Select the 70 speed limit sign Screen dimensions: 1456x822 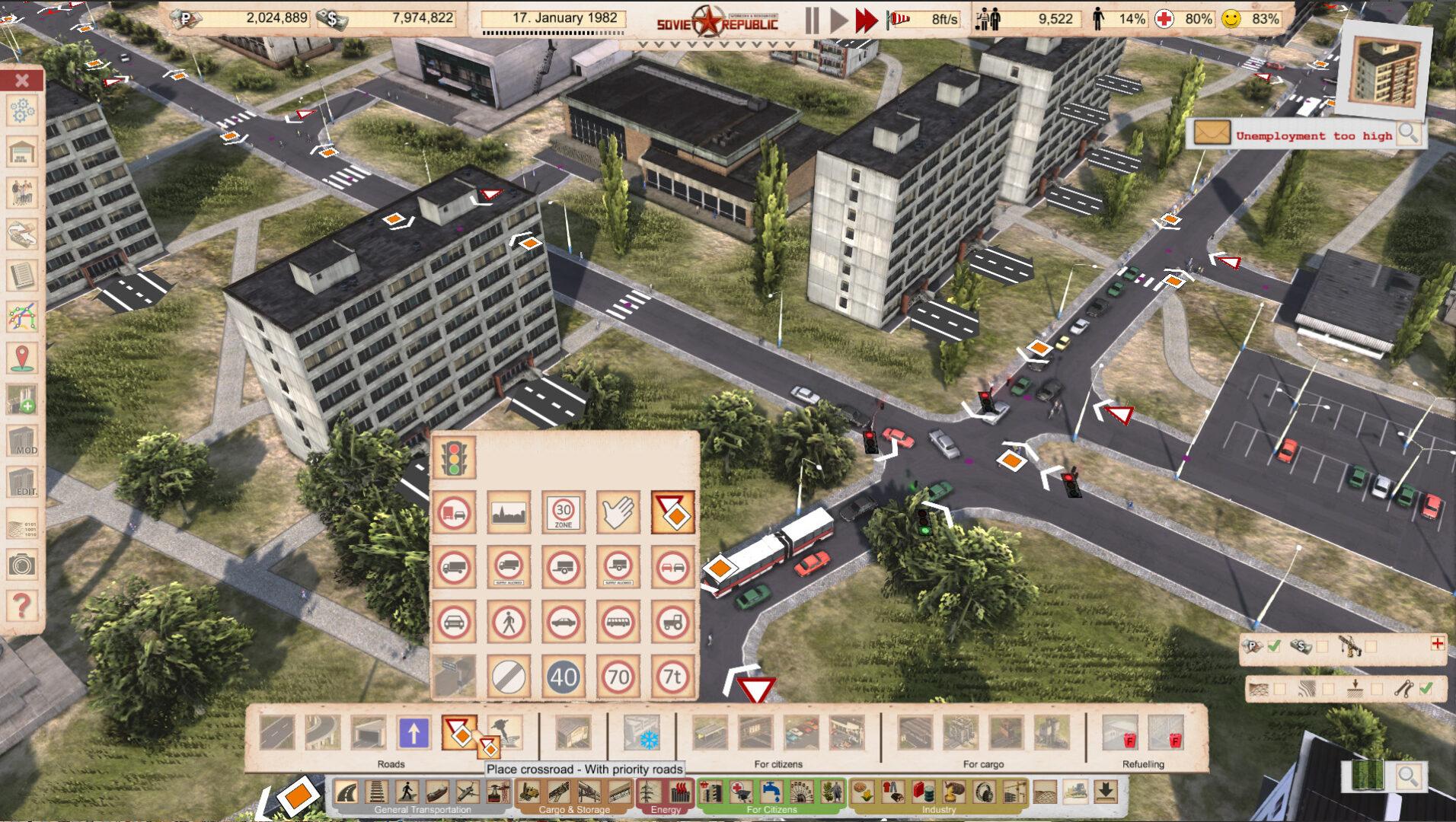618,677
